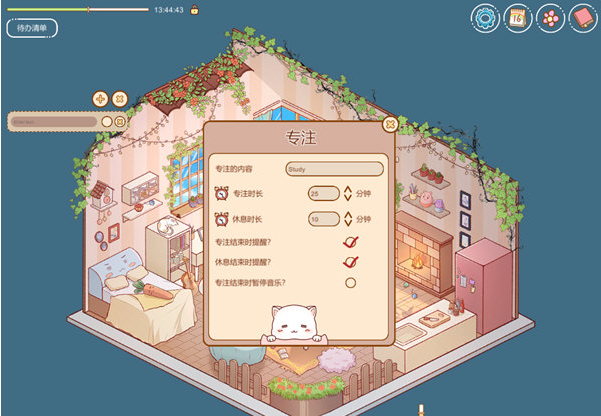This screenshot has width=601, height=416.
Task: Click the round X button next to the plus
Action: (x=119, y=98)
